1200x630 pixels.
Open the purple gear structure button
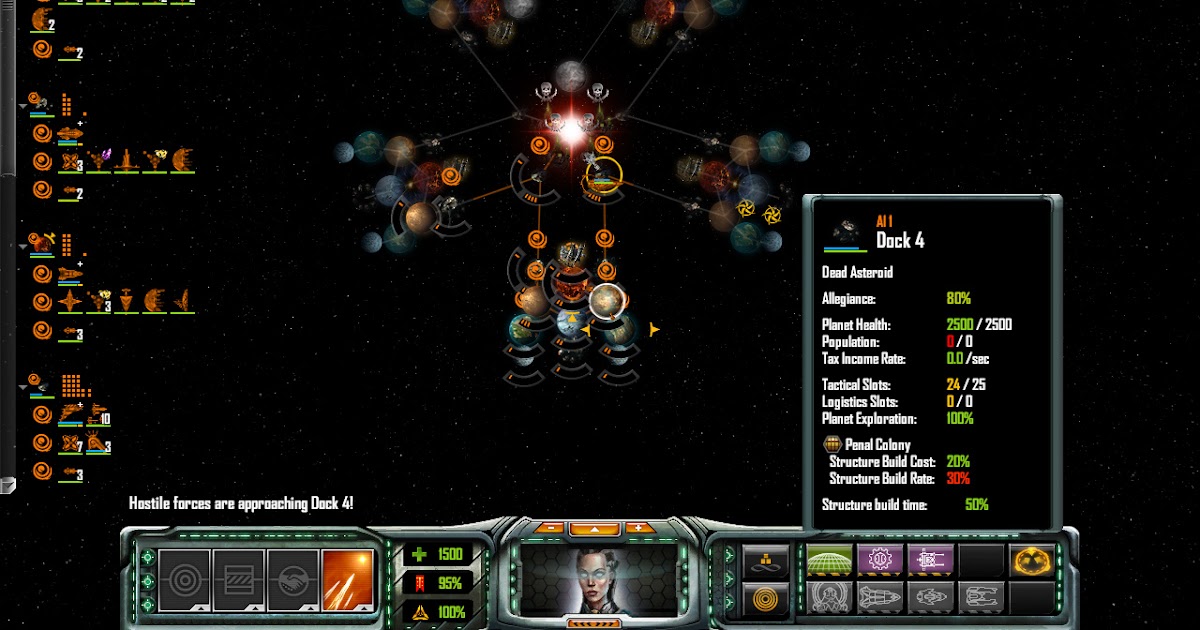click(x=880, y=560)
